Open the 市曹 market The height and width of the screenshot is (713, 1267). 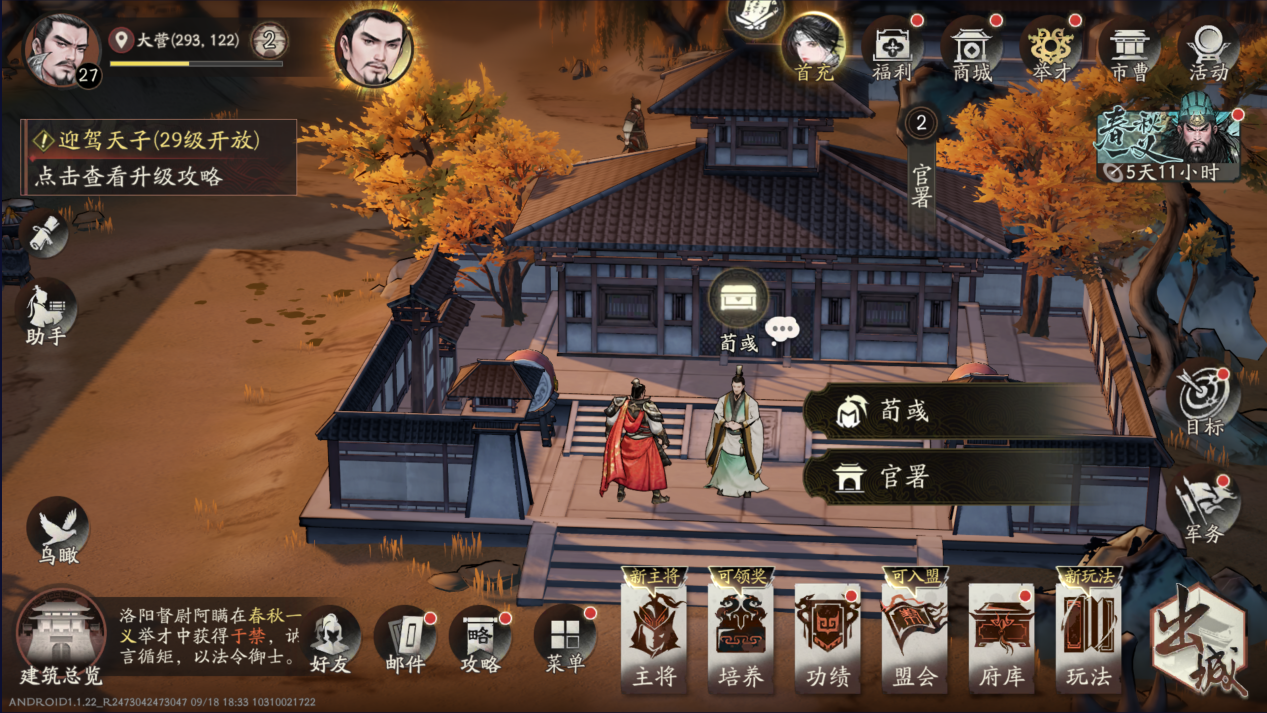click(x=1130, y=50)
